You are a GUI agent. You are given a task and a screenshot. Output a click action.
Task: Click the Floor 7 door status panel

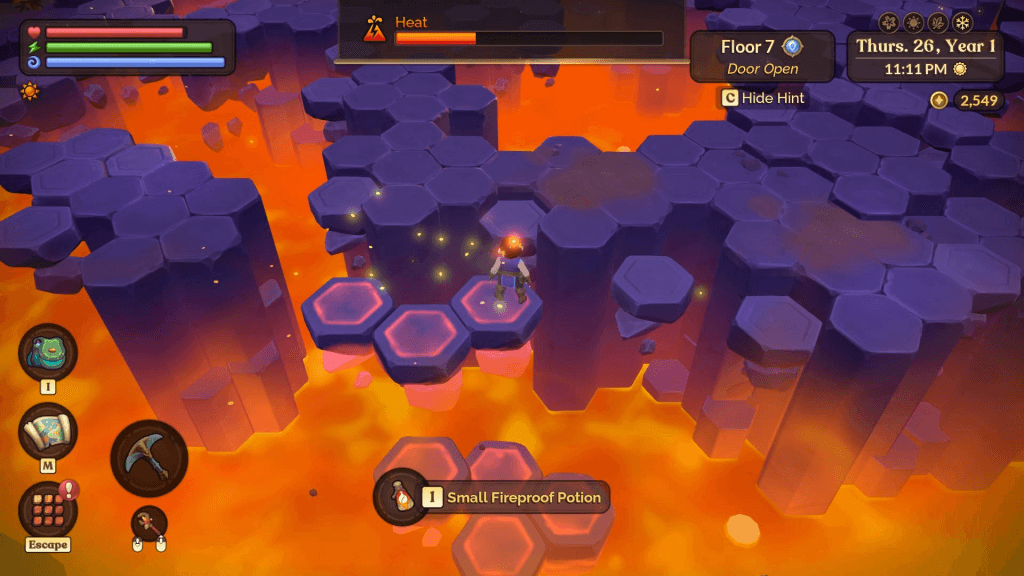click(762, 57)
